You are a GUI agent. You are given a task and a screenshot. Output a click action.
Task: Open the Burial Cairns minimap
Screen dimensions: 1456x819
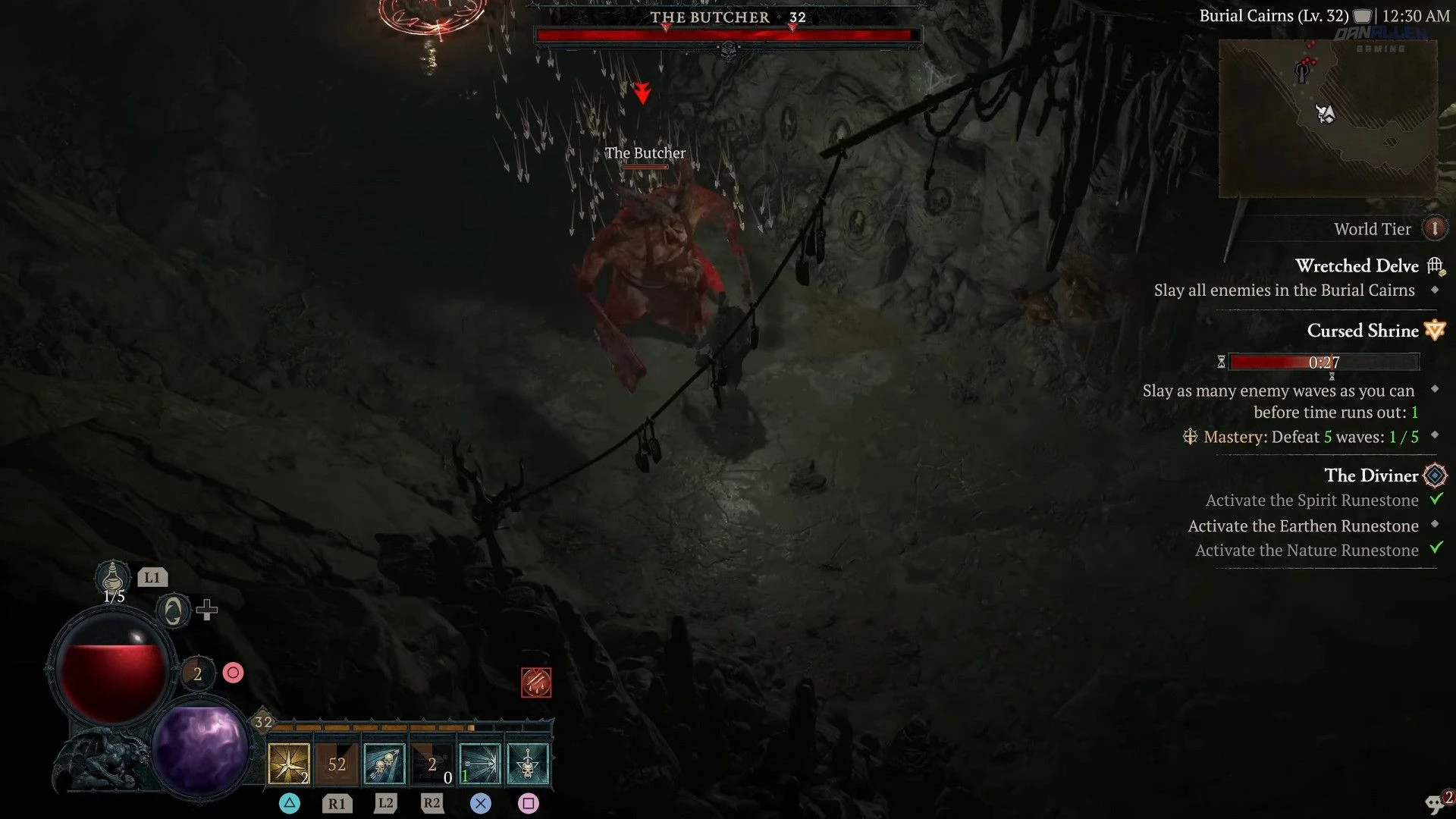pyautogui.click(x=1327, y=118)
